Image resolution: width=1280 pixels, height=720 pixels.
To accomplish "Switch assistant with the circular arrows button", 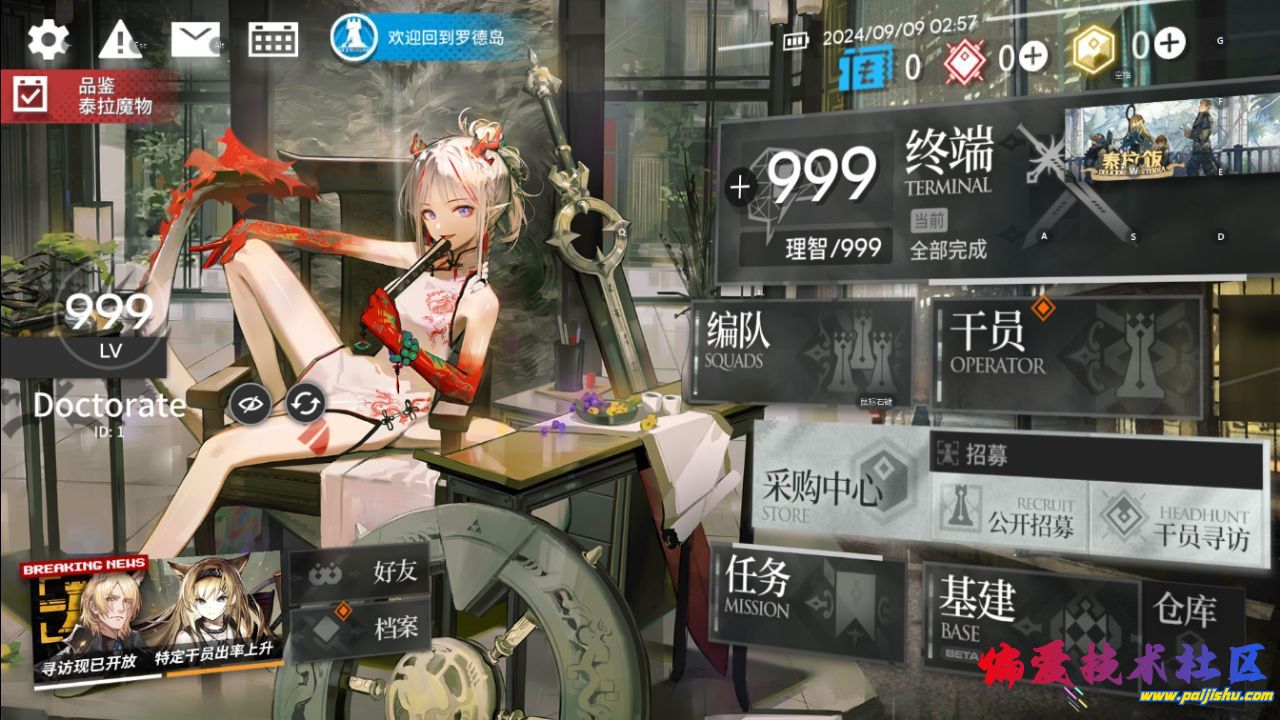I will click(305, 404).
